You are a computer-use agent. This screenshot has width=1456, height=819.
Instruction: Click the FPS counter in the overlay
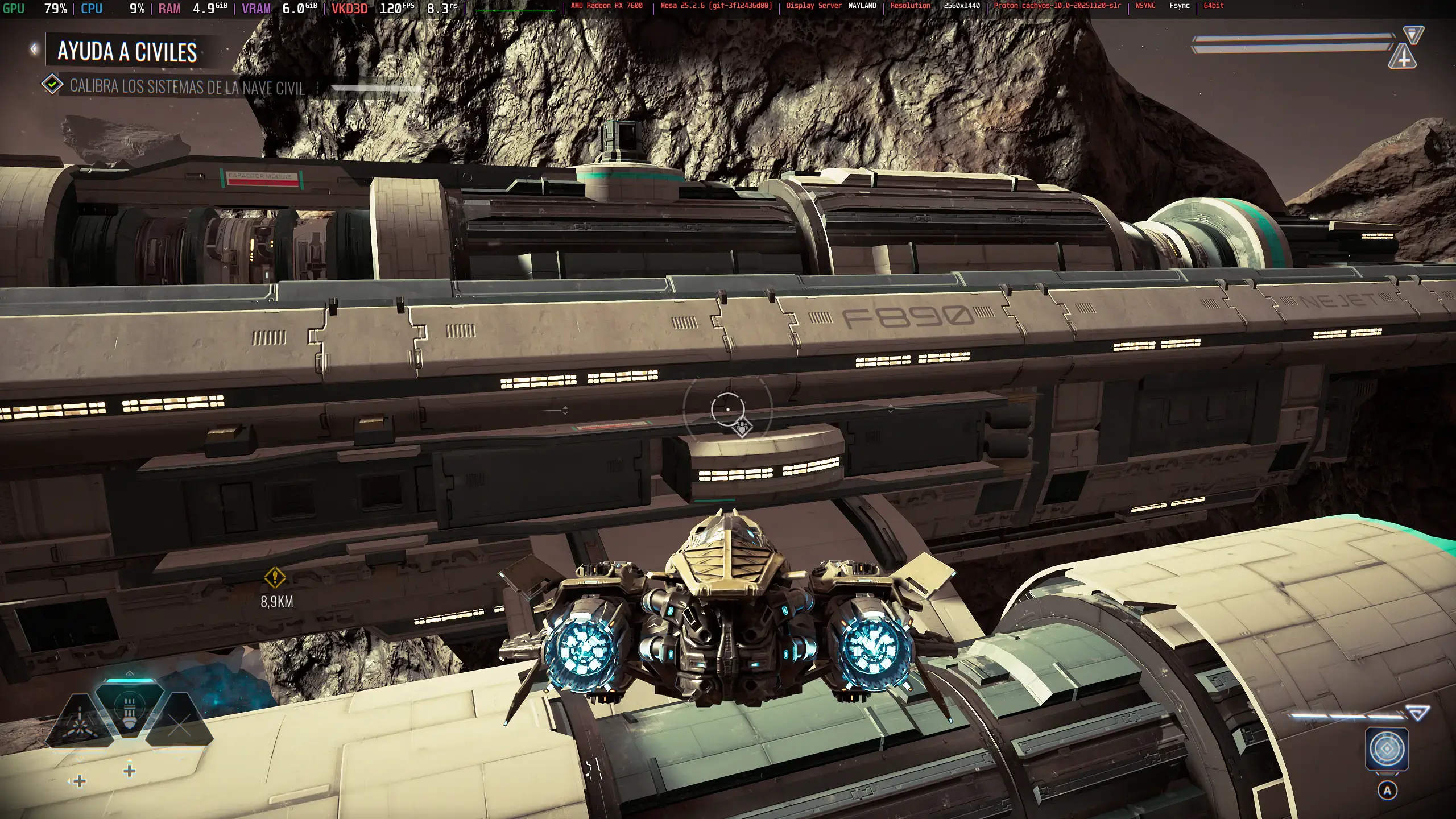397,9
